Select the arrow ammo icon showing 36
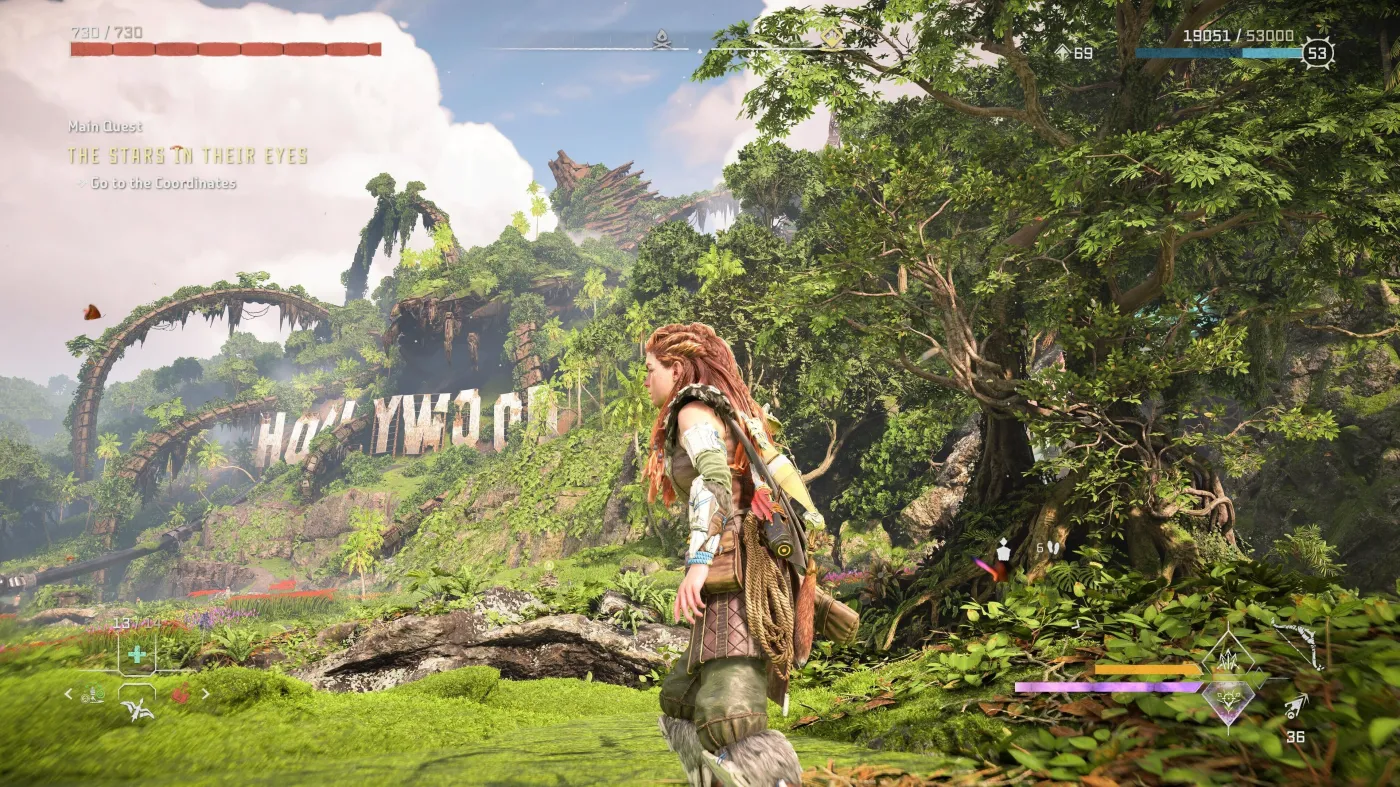This screenshot has width=1400, height=787. tap(1294, 707)
